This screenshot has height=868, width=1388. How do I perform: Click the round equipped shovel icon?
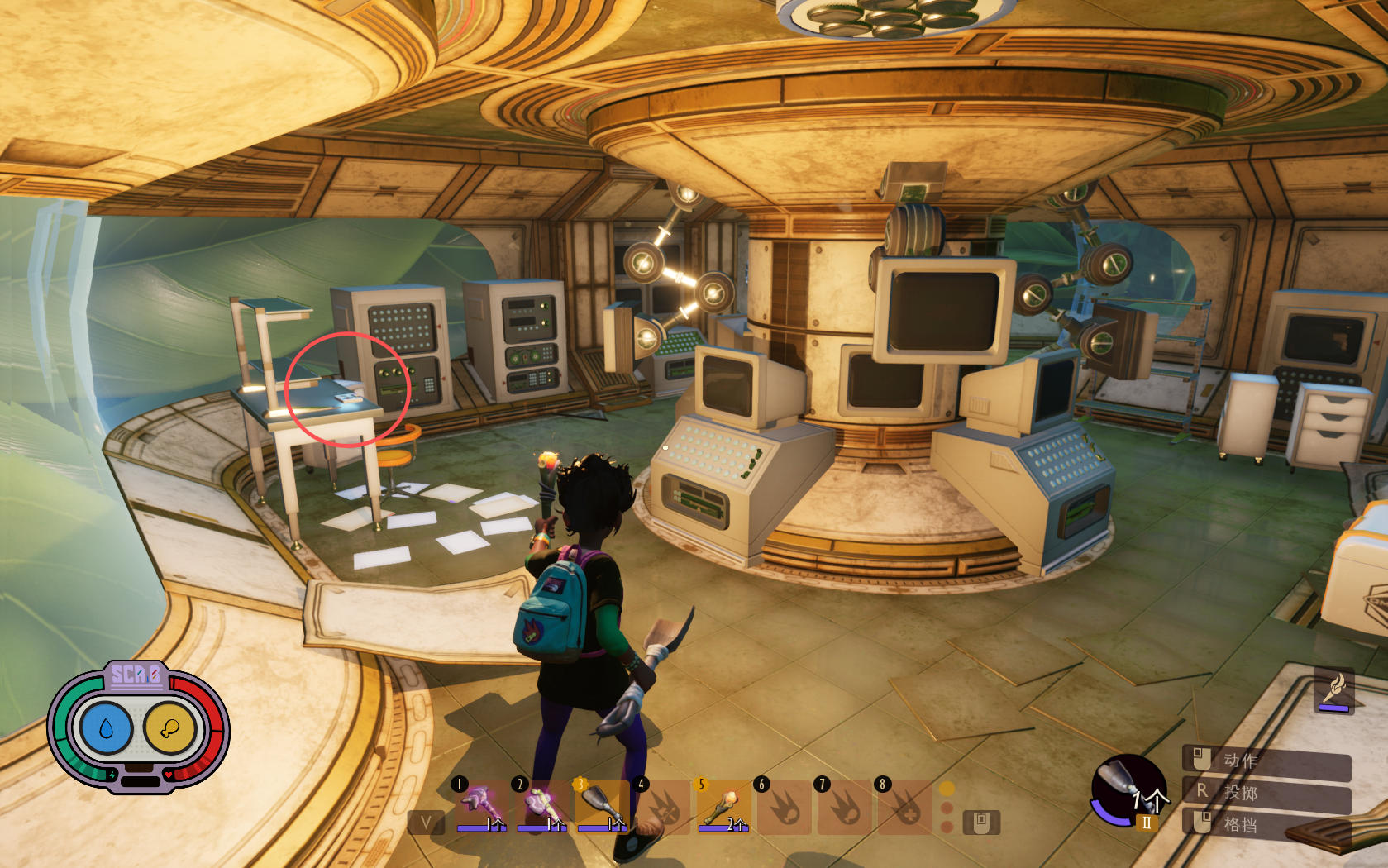pyautogui.click(x=1128, y=791)
